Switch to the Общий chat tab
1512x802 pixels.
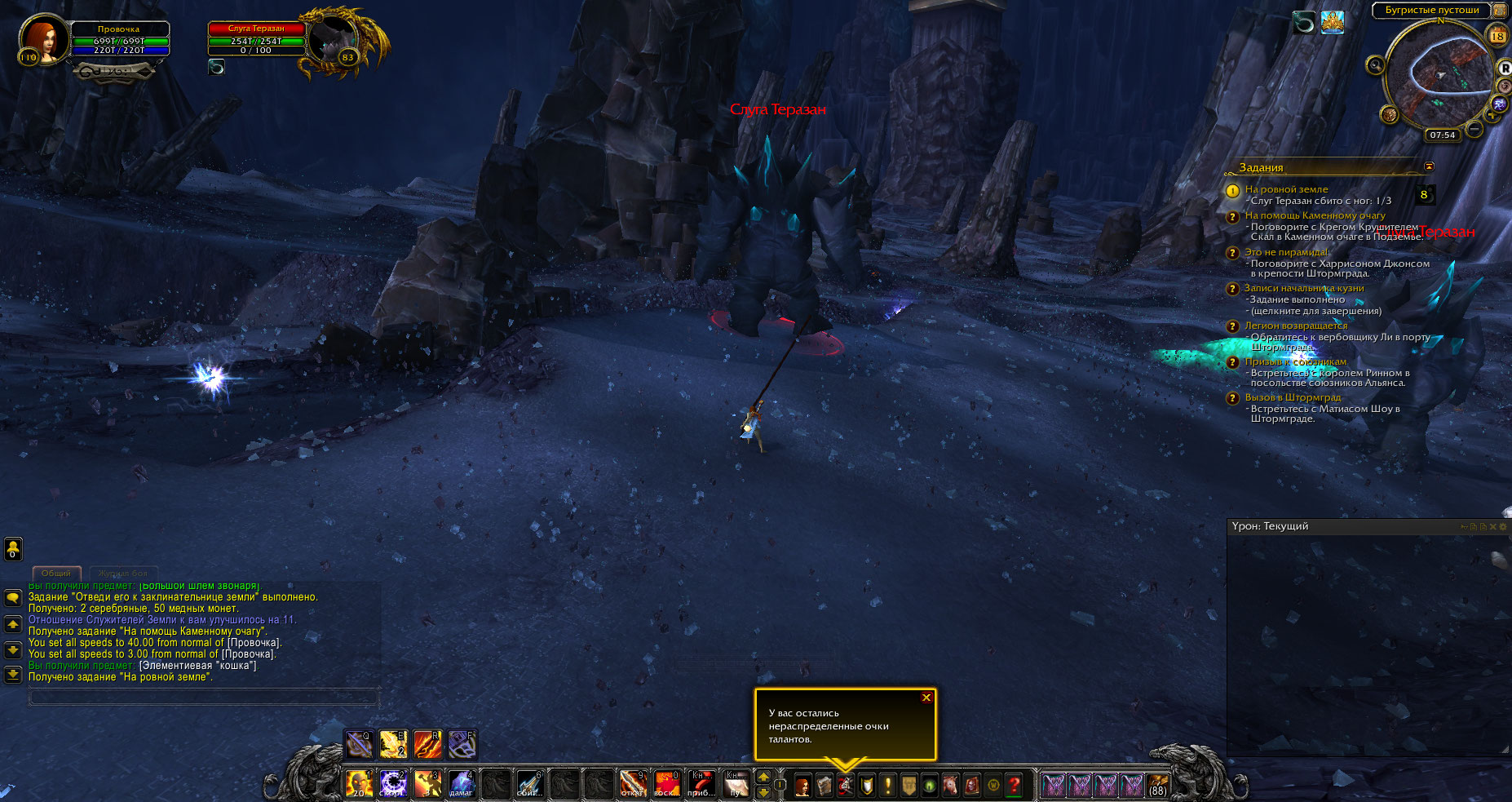click(x=56, y=574)
